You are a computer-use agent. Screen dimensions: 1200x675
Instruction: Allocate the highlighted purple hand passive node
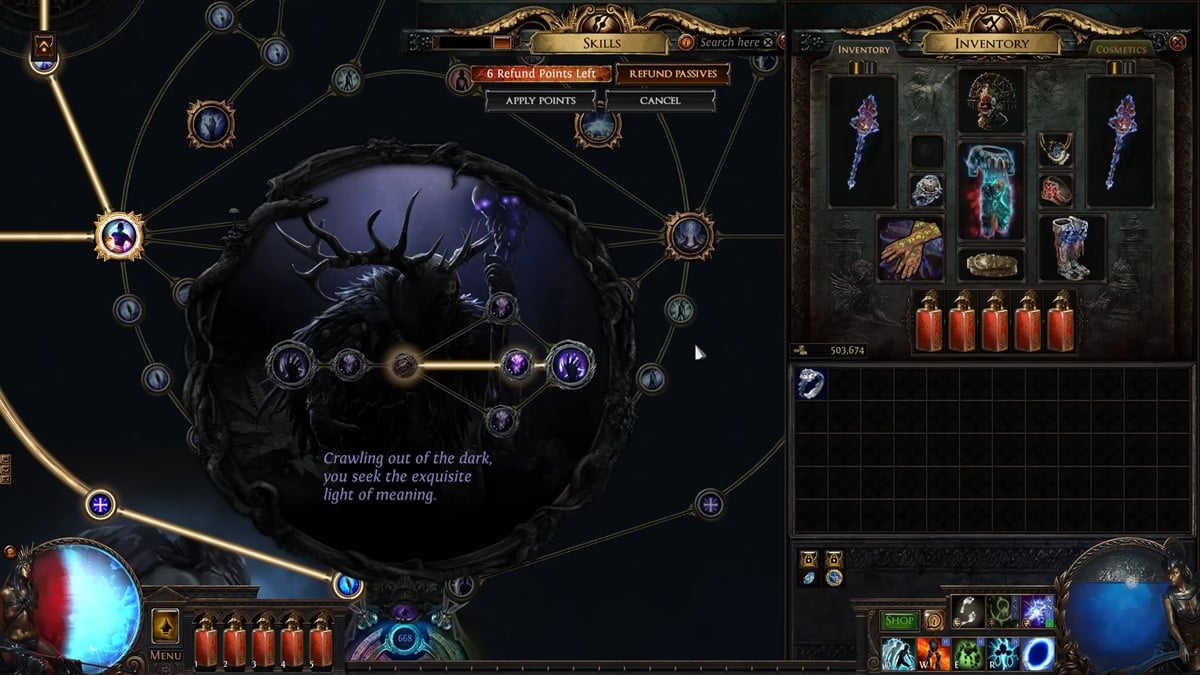click(x=571, y=364)
